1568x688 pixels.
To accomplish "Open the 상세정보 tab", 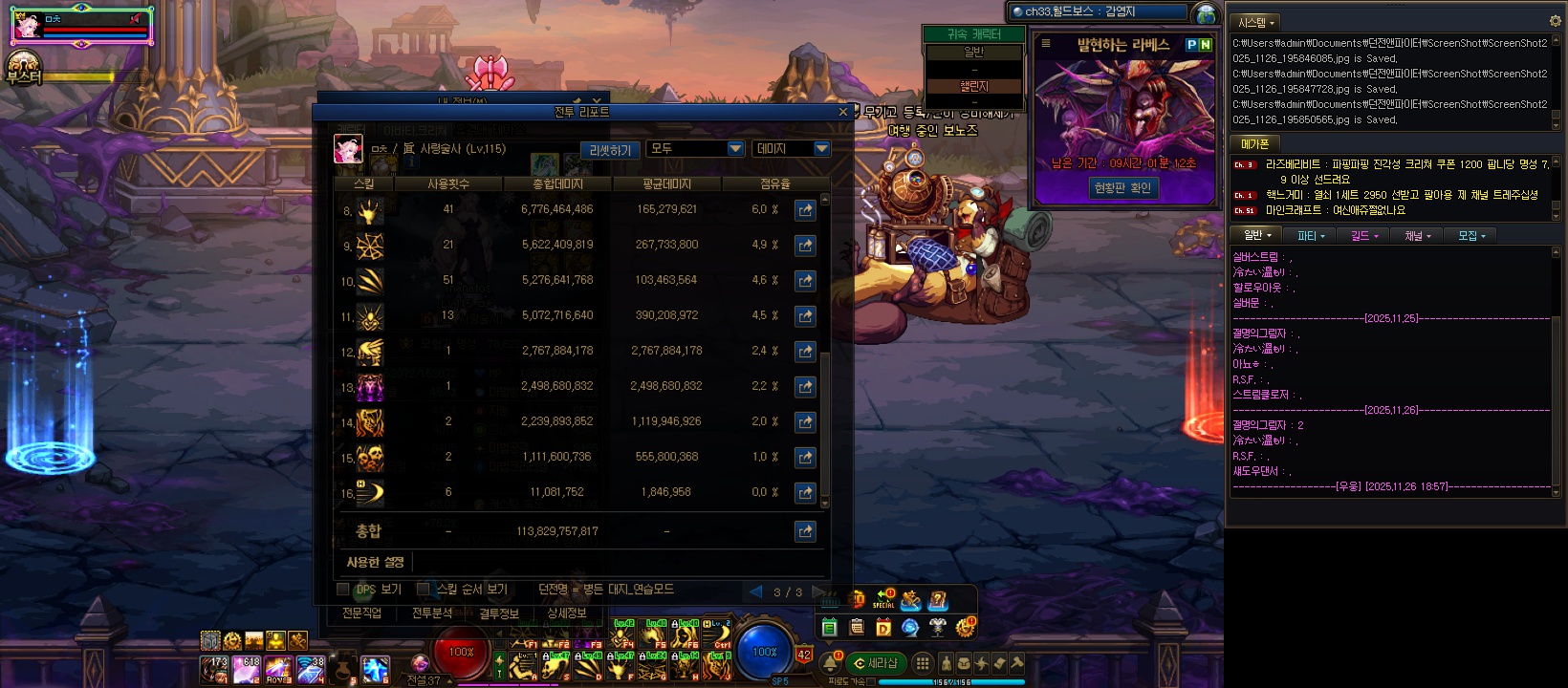I will (x=567, y=613).
